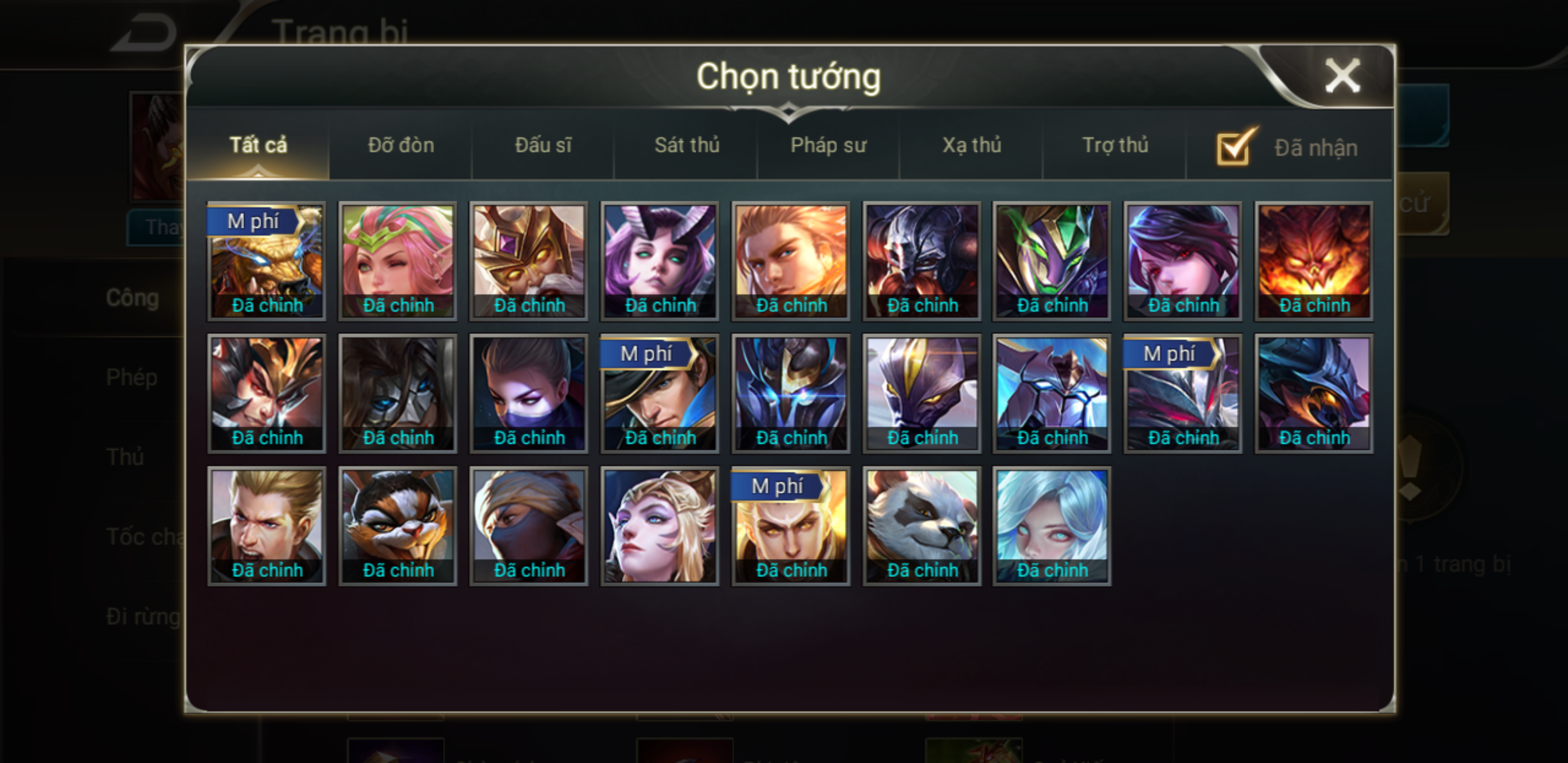Switch to the Xạ thủ tab
The height and width of the screenshot is (763, 1568).
pos(972,146)
